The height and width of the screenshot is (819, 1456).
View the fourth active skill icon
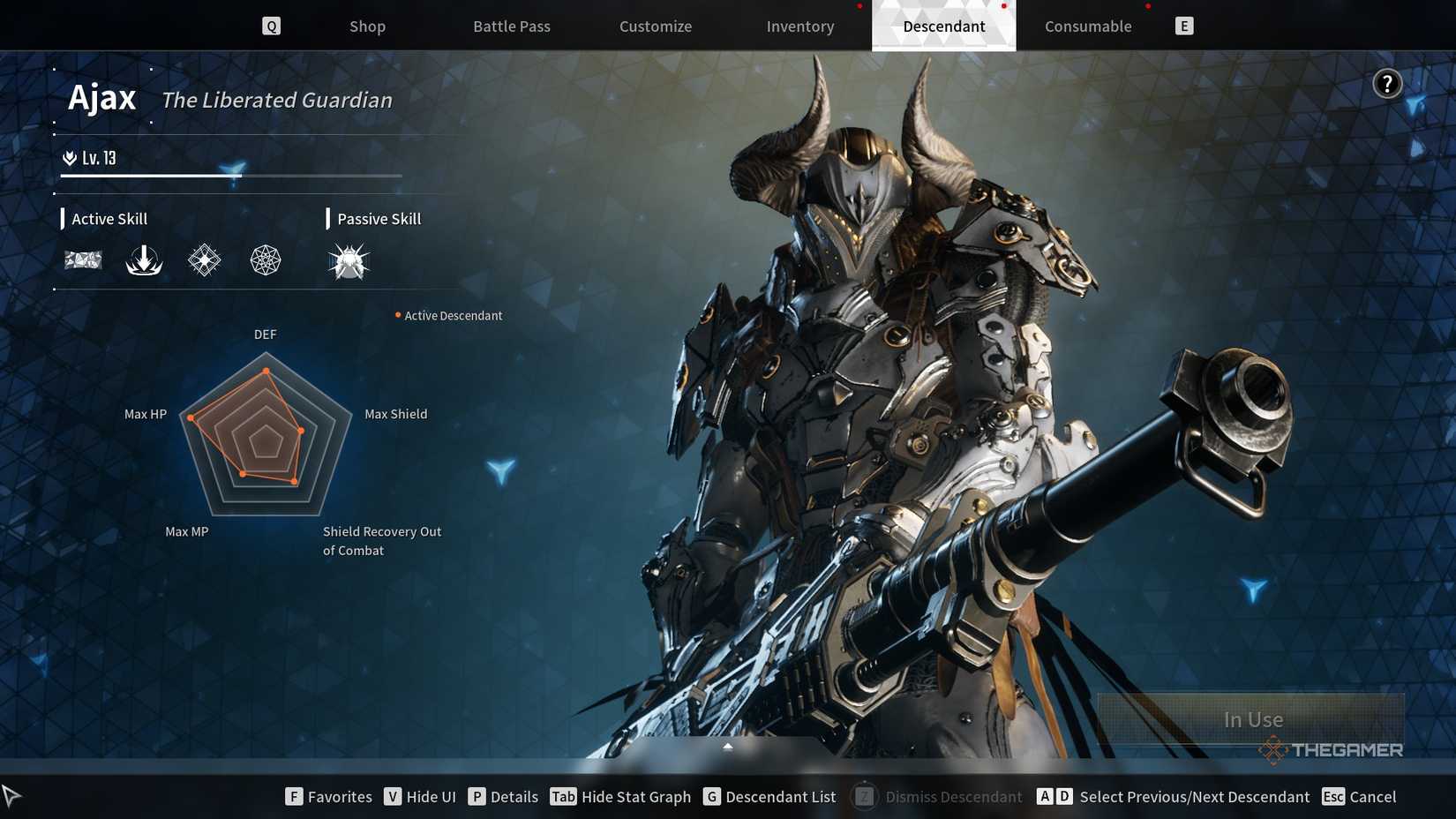pos(264,259)
